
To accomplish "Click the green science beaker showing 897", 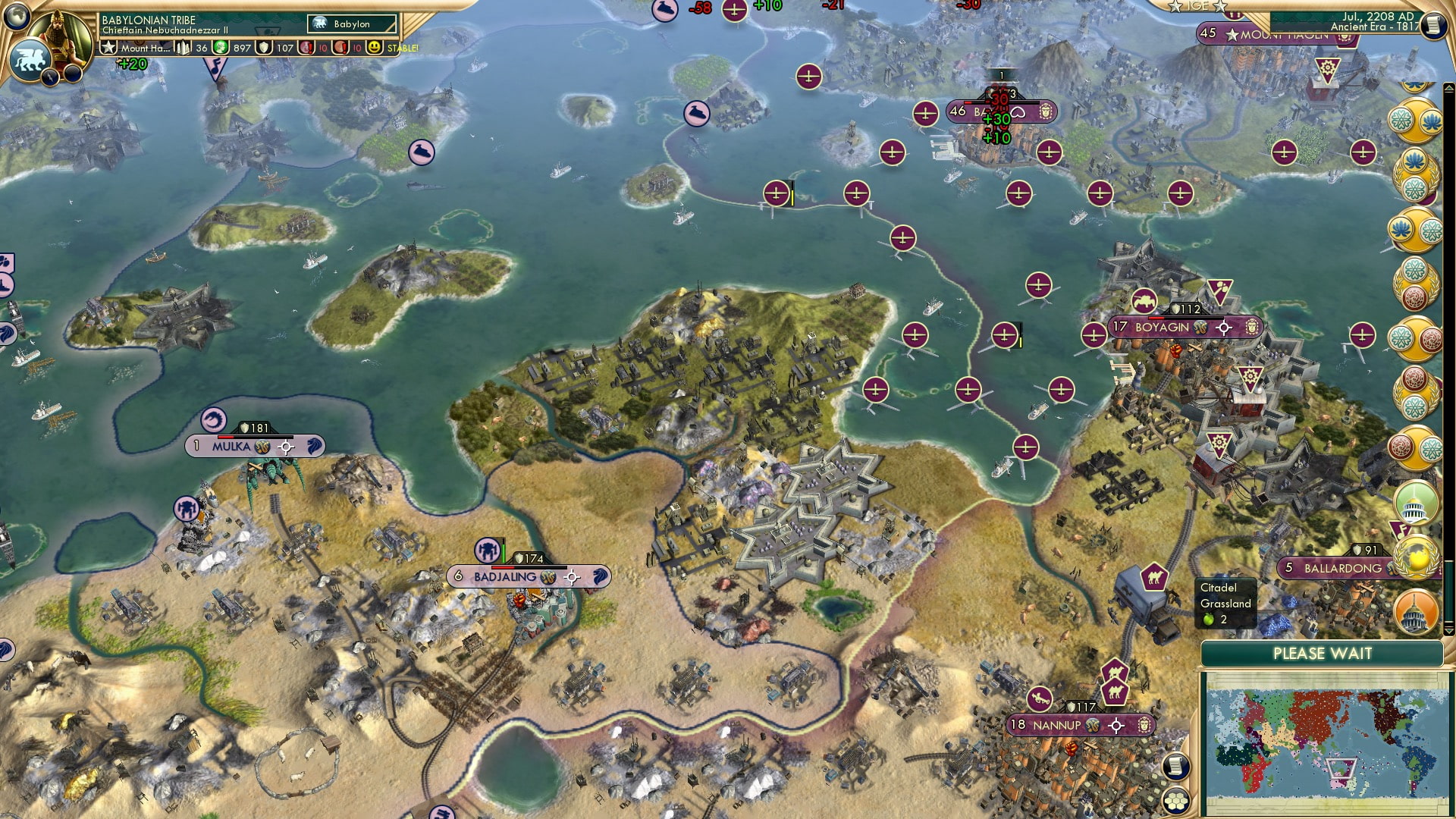I will tap(220, 48).
